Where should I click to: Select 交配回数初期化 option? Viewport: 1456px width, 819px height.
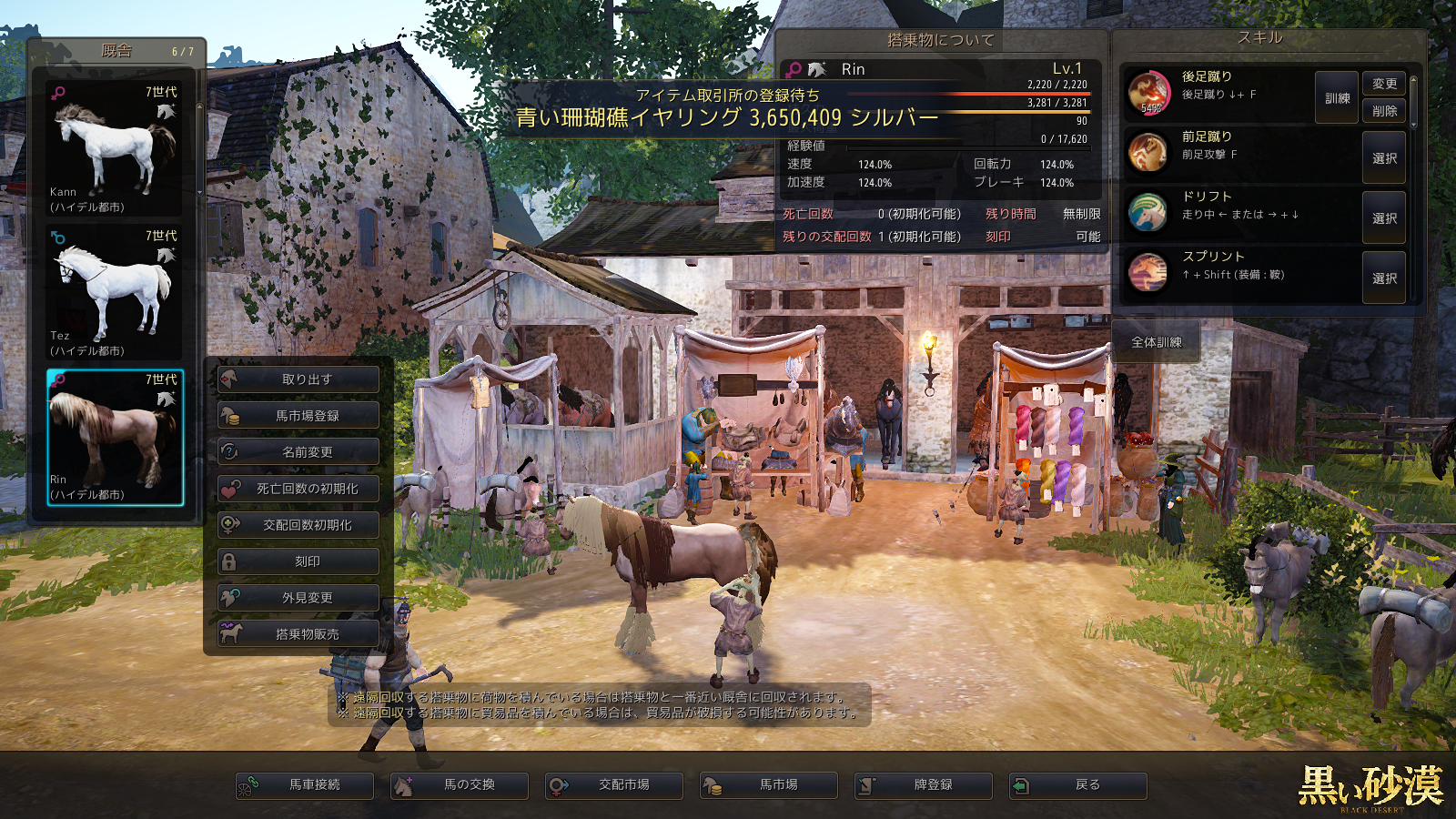pyautogui.click(x=298, y=525)
